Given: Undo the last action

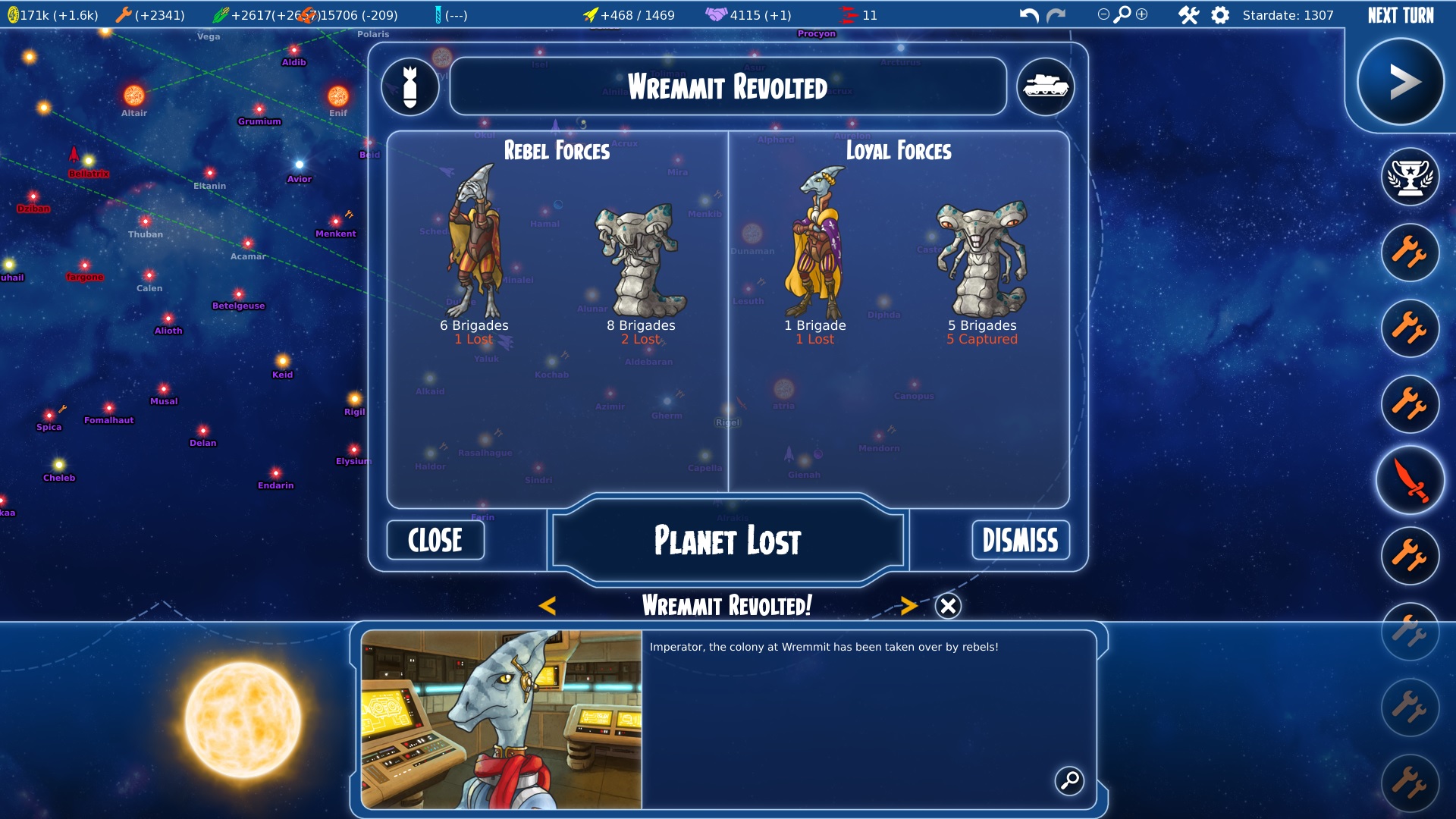Looking at the screenshot, I should coord(1028,15).
